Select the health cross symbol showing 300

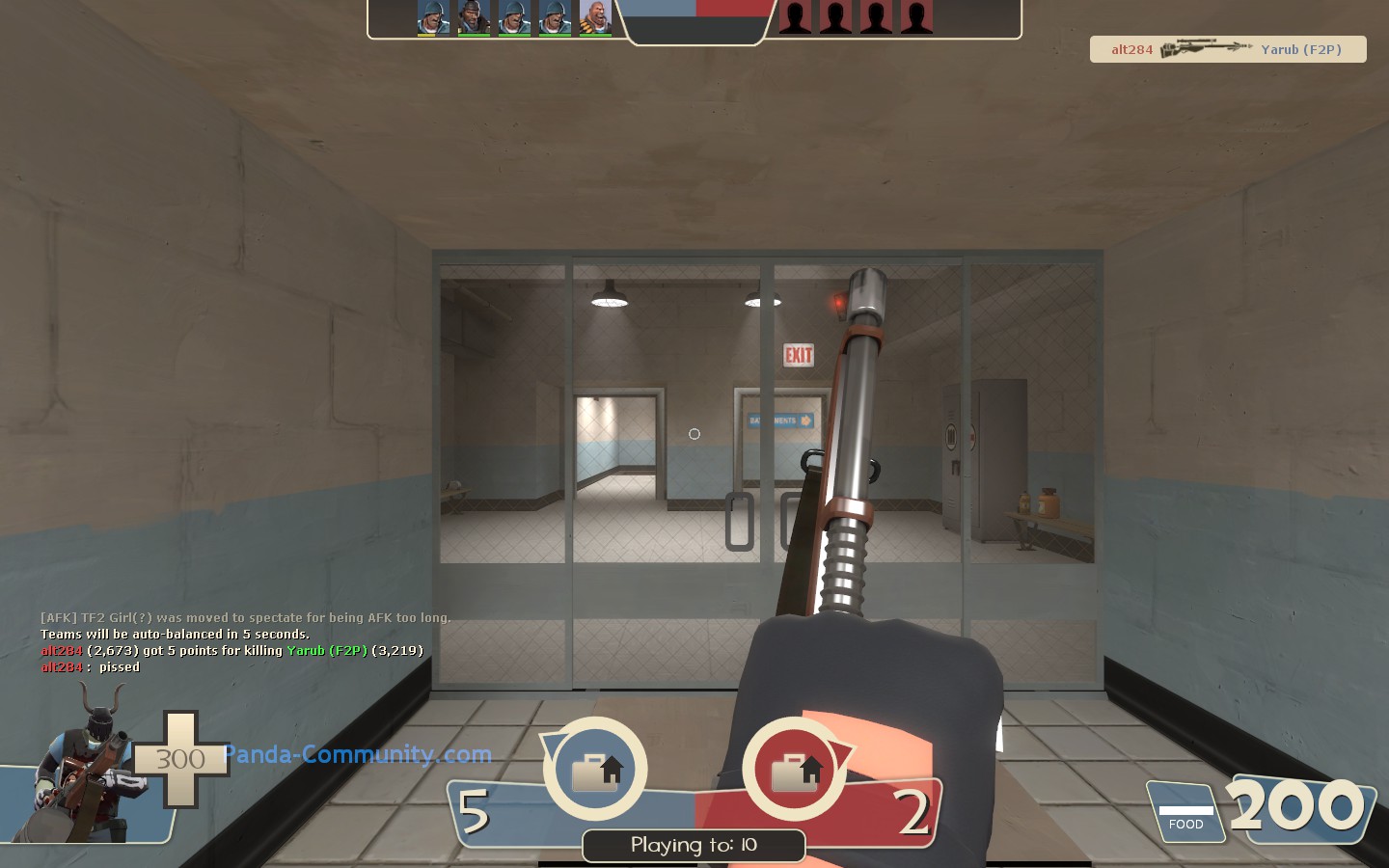[179, 760]
